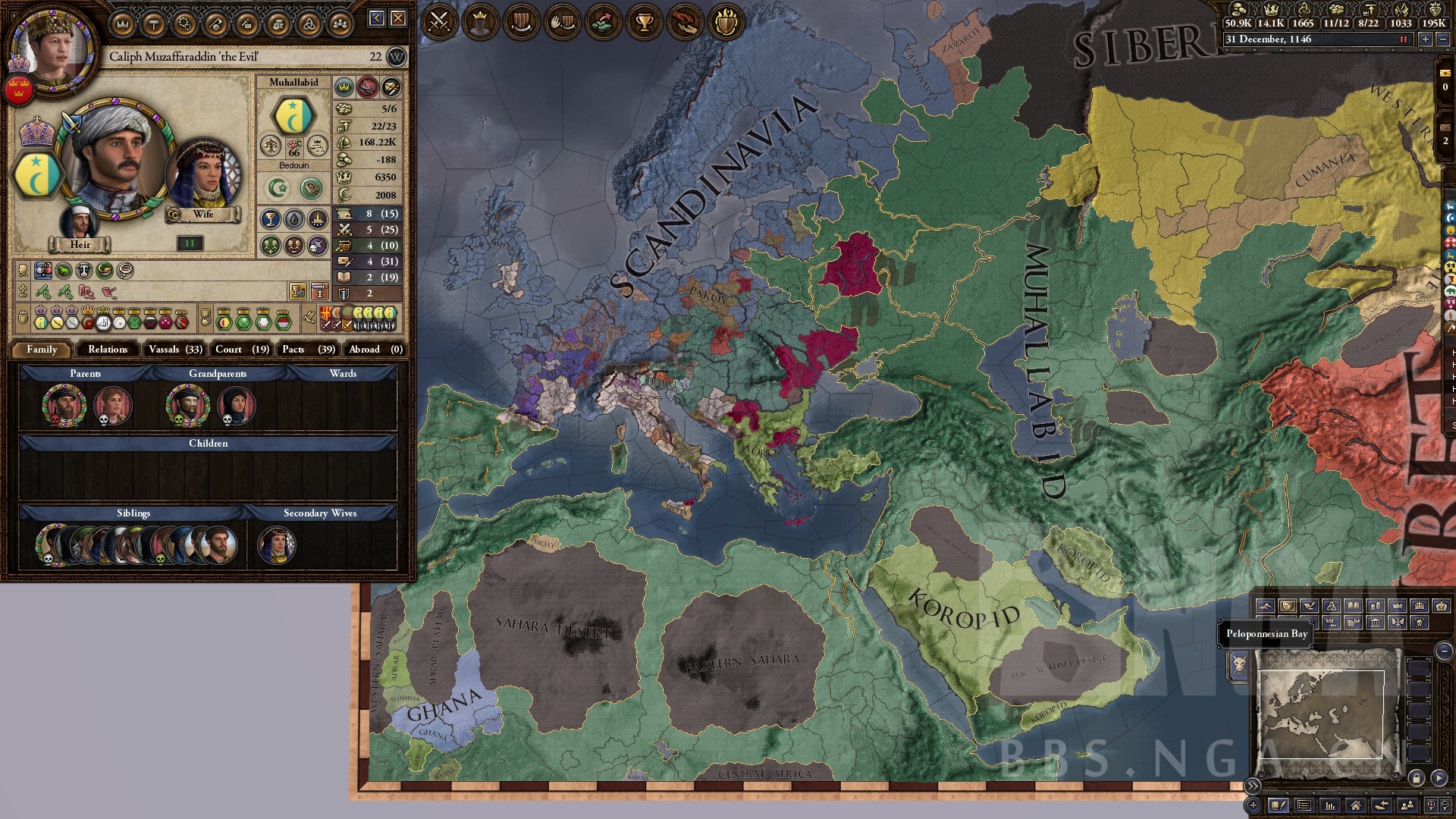
Task: Increase game speed with the plus stepper
Action: point(1426,40)
